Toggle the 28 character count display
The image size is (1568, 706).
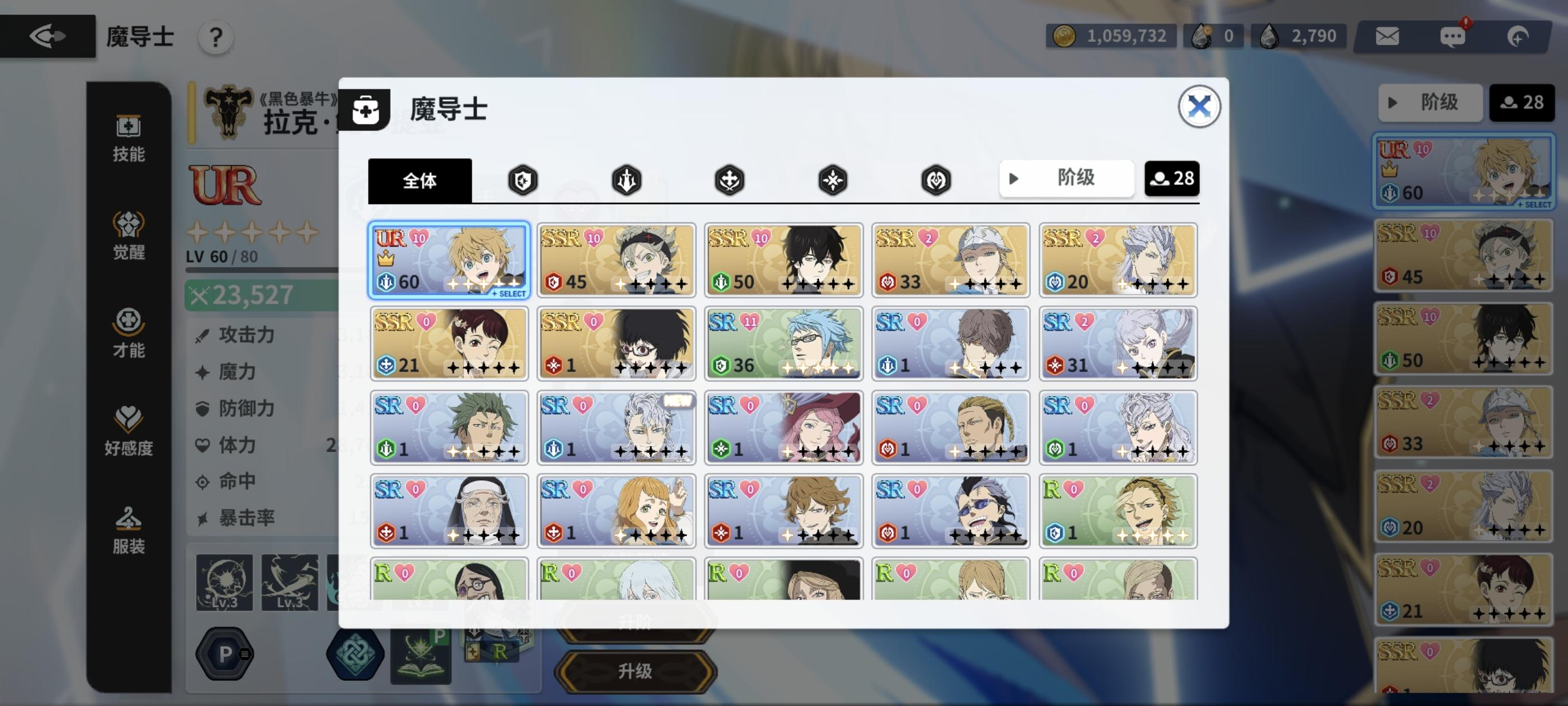pyautogui.click(x=1172, y=178)
